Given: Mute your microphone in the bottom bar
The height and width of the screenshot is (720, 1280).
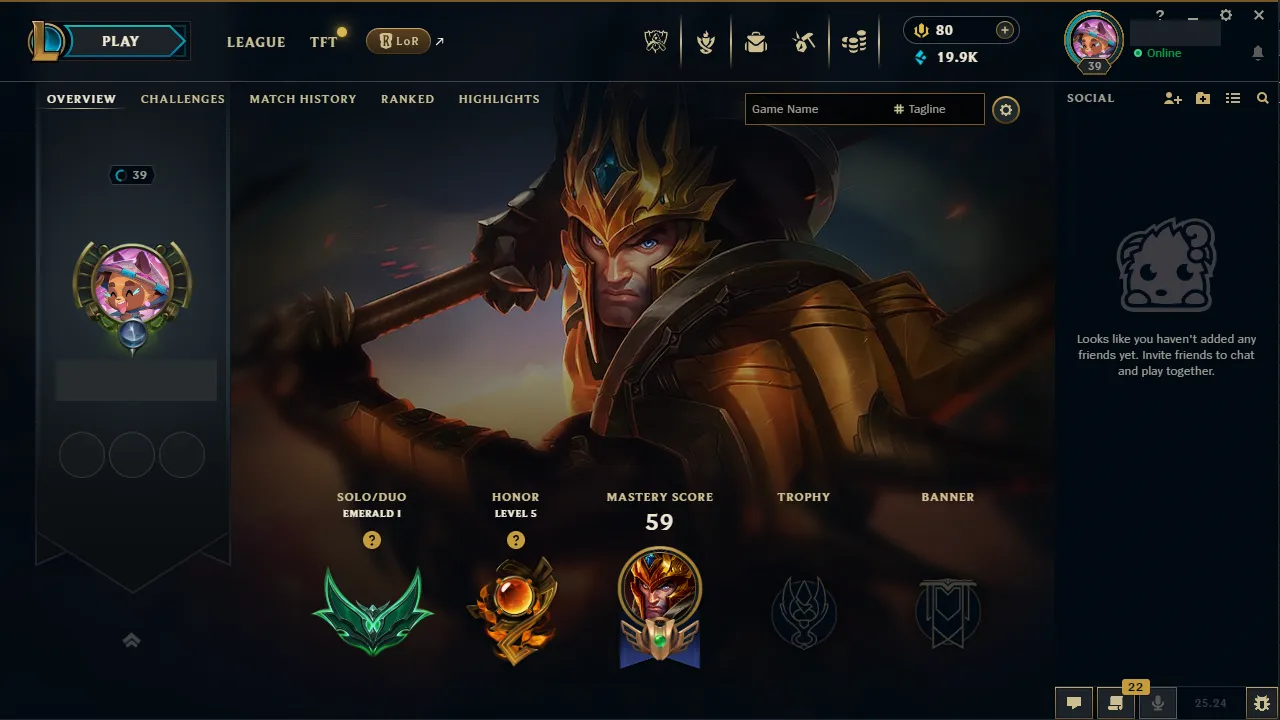Looking at the screenshot, I should tap(1157, 701).
